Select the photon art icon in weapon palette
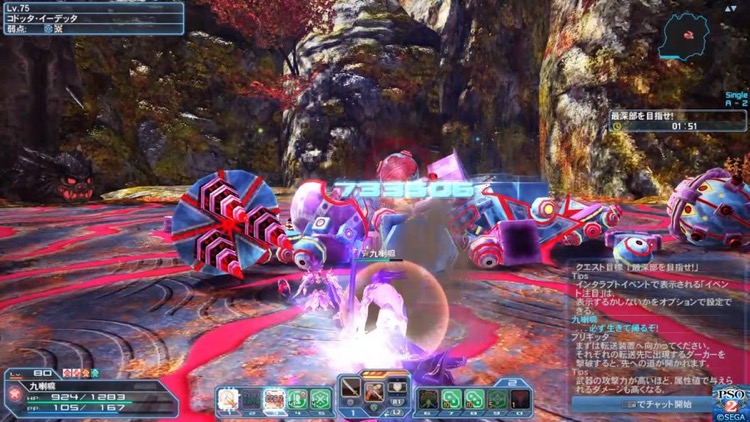Viewport: 750px width, 422px height. [374, 388]
